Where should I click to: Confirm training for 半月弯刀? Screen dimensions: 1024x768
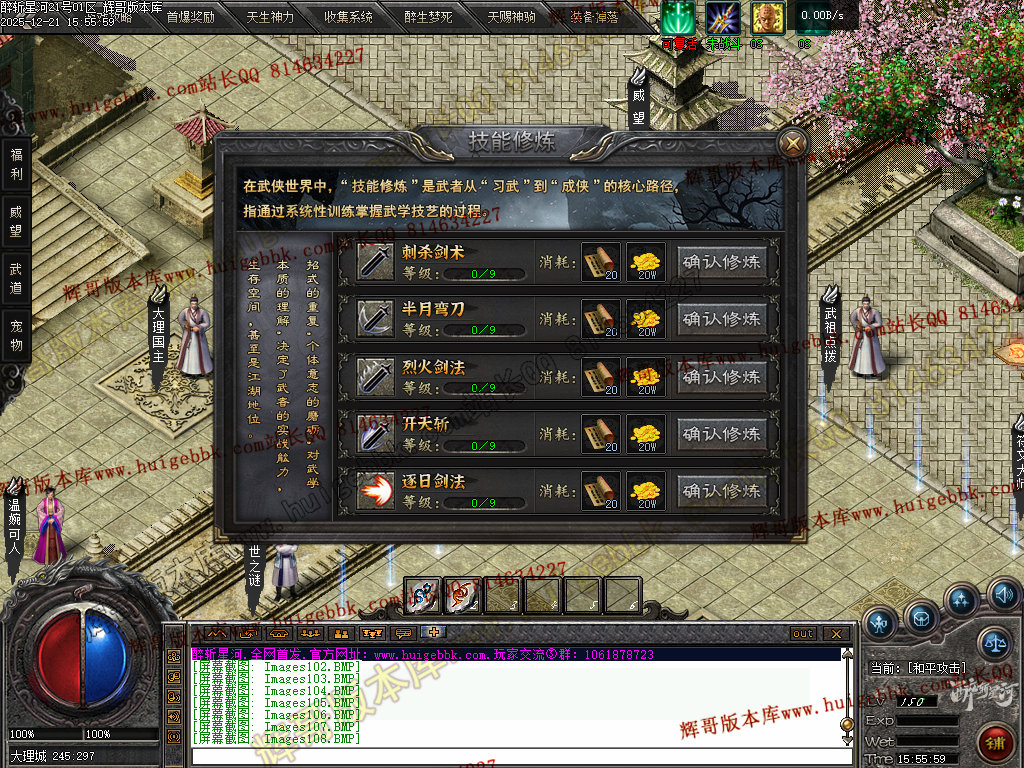[722, 319]
